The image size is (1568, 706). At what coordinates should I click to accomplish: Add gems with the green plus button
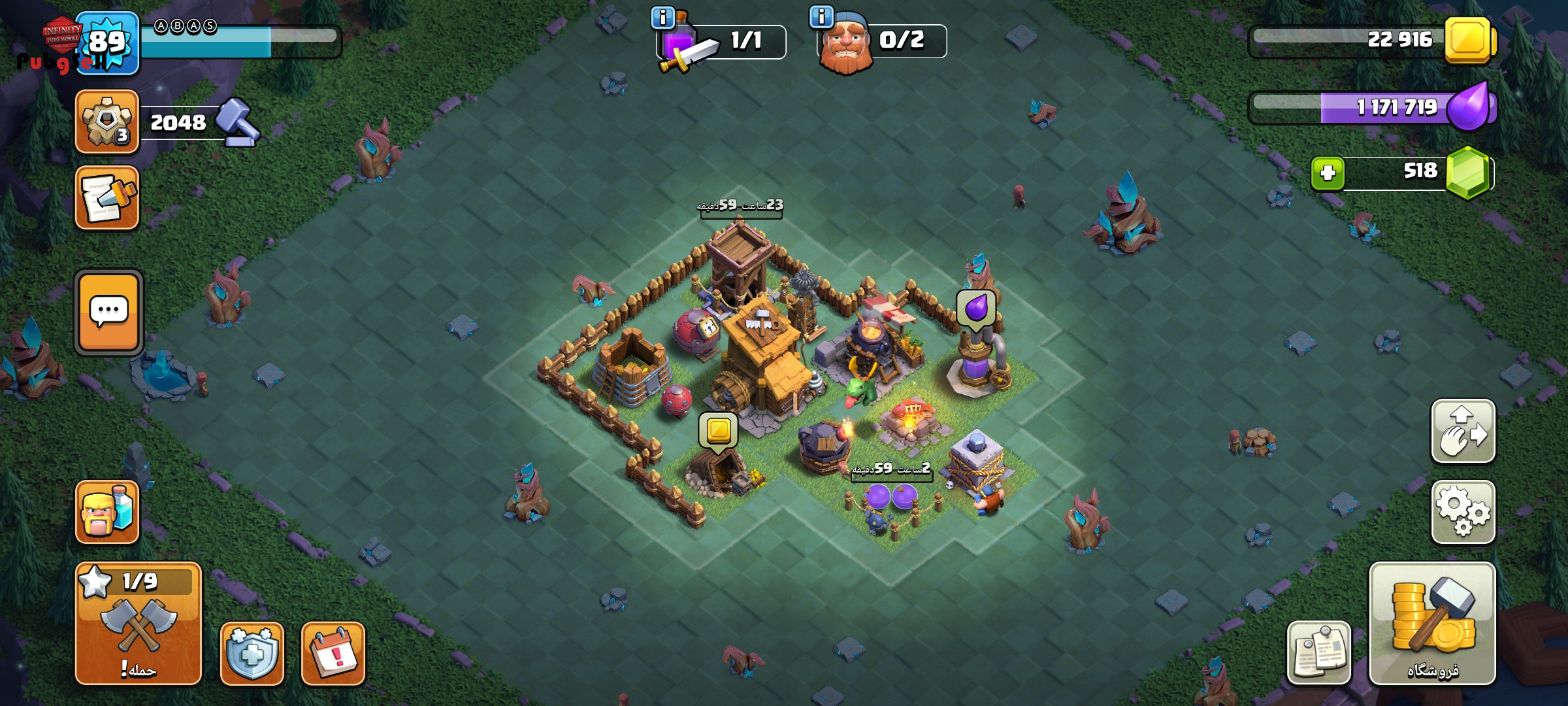1328,173
